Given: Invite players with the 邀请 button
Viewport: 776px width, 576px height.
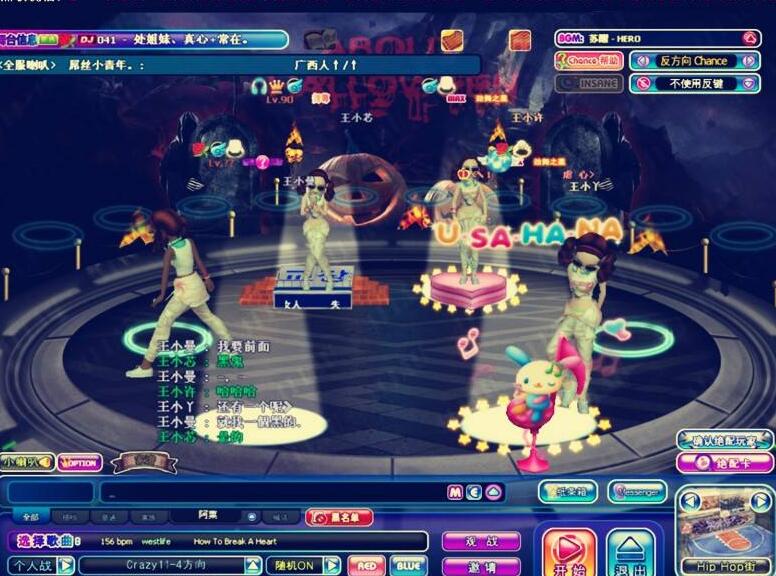Looking at the screenshot, I should point(481,565).
